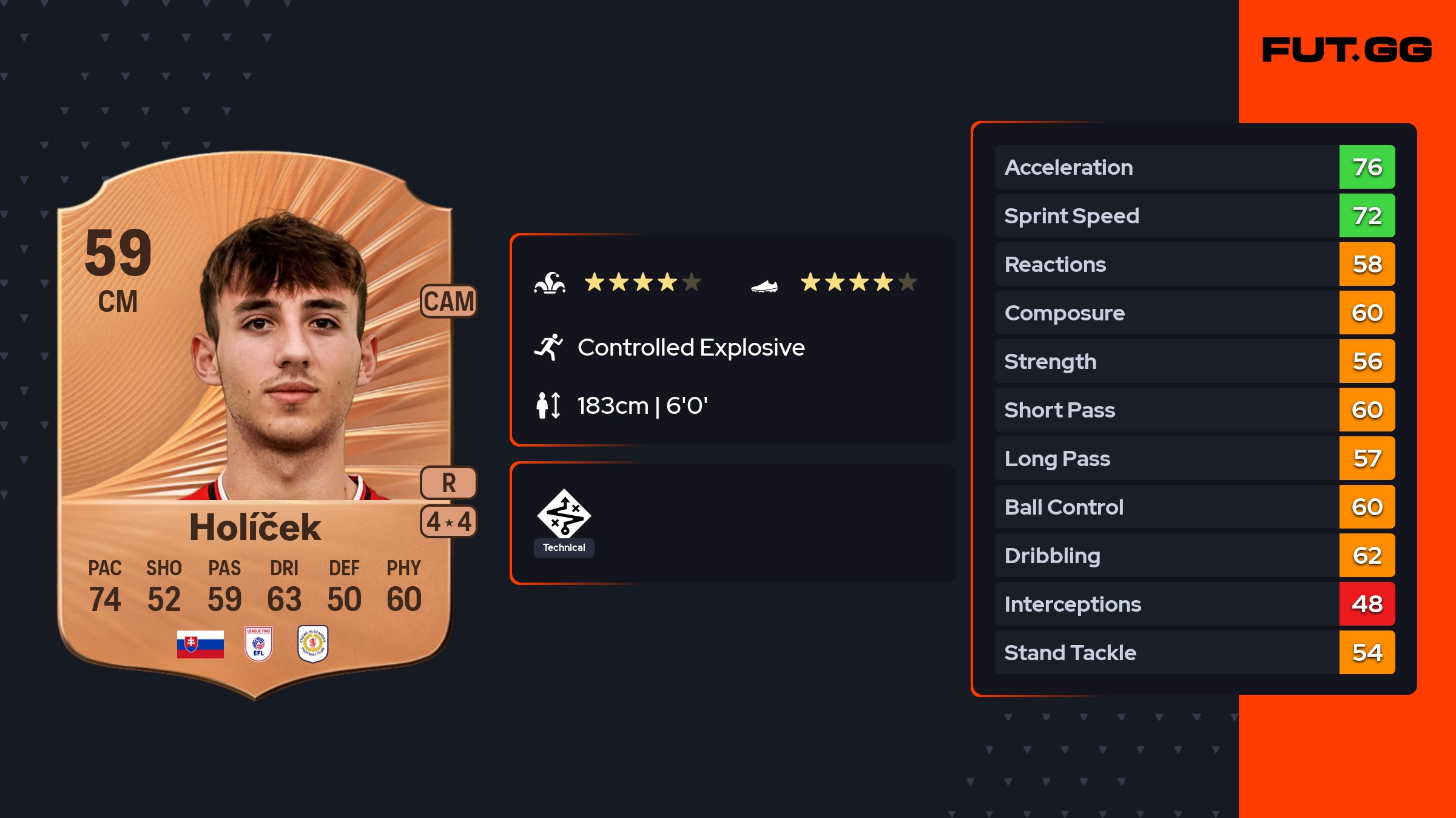Select the Dribbling stat row
Screen dimensions: 1456x818
1194,555
